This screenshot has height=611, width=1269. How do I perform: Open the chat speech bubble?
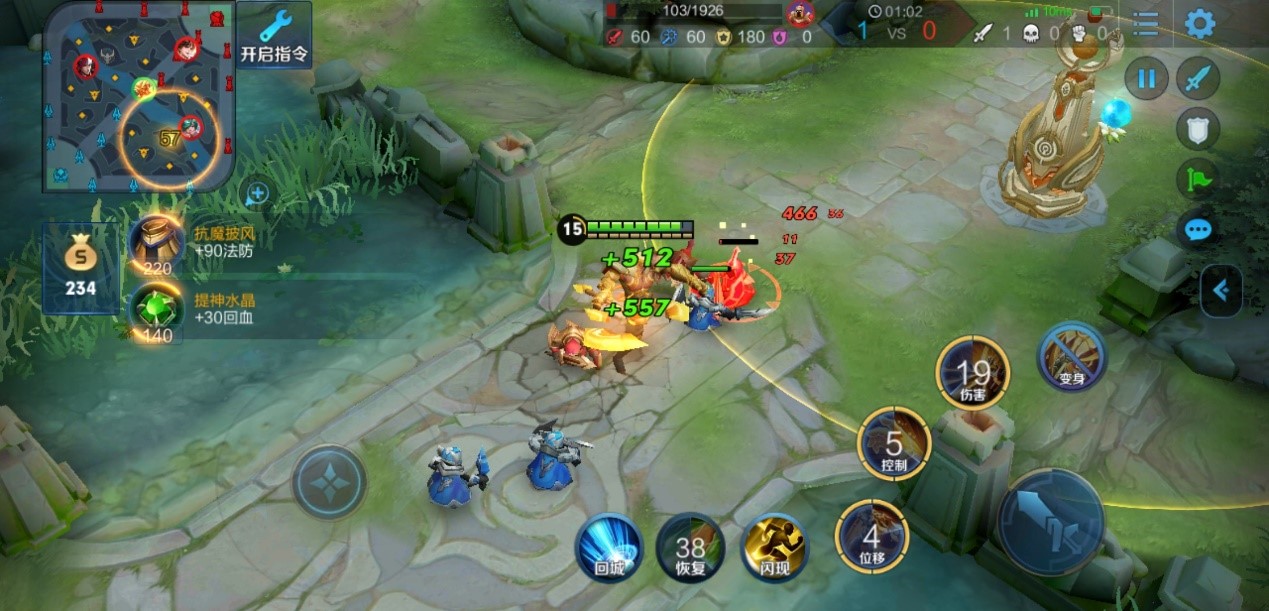[1197, 230]
